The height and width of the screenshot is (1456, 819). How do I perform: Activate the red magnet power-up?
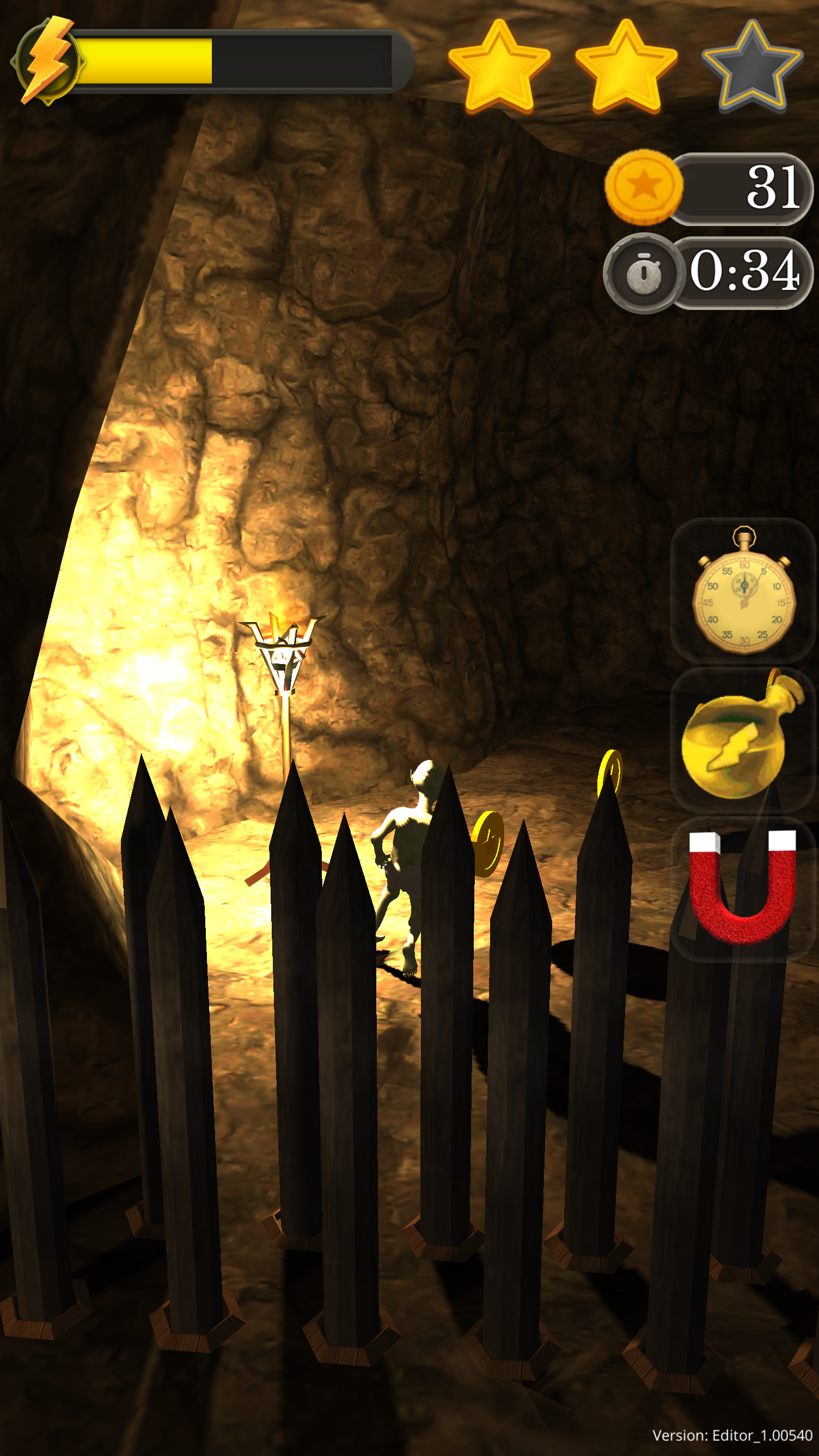pyautogui.click(x=742, y=888)
